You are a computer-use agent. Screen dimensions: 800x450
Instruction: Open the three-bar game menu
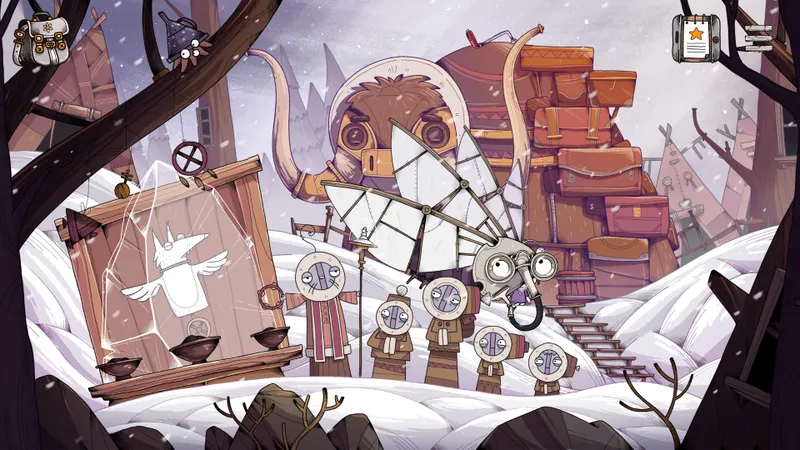[x=758, y=36]
